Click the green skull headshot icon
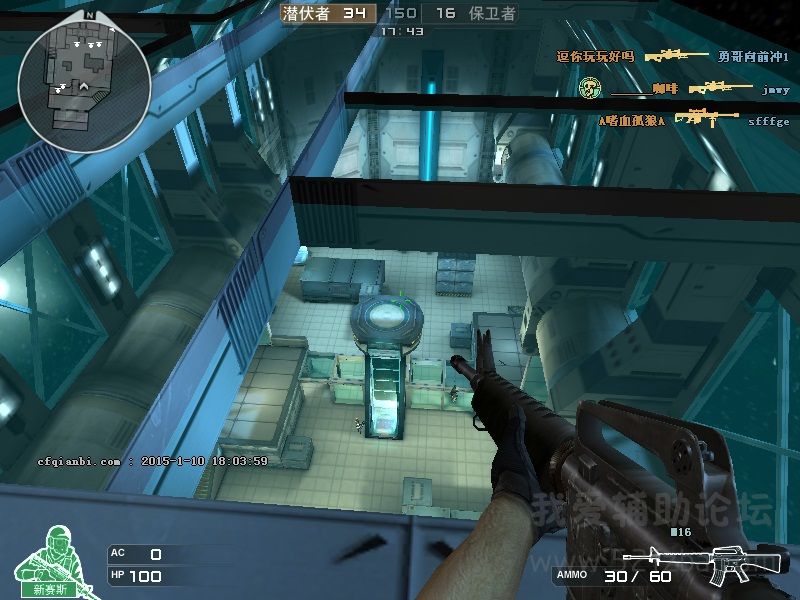The height and width of the screenshot is (600, 800). [589, 89]
